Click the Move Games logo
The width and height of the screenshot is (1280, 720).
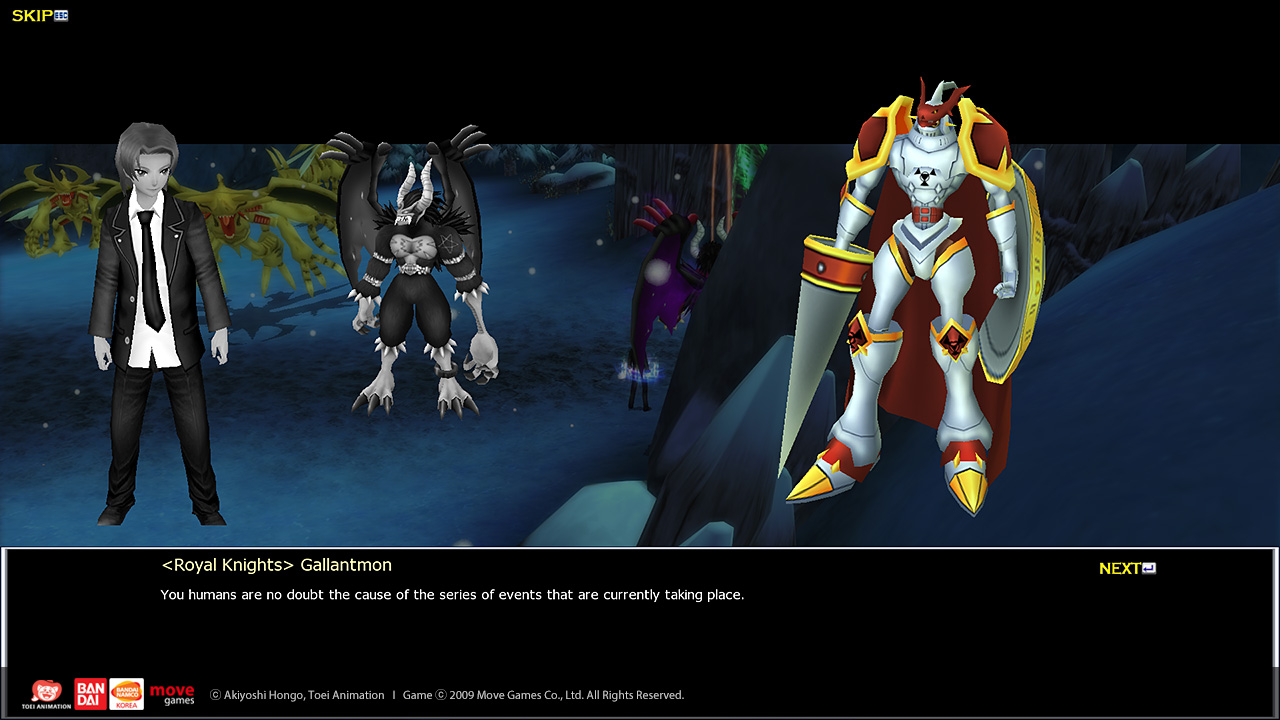click(172, 693)
